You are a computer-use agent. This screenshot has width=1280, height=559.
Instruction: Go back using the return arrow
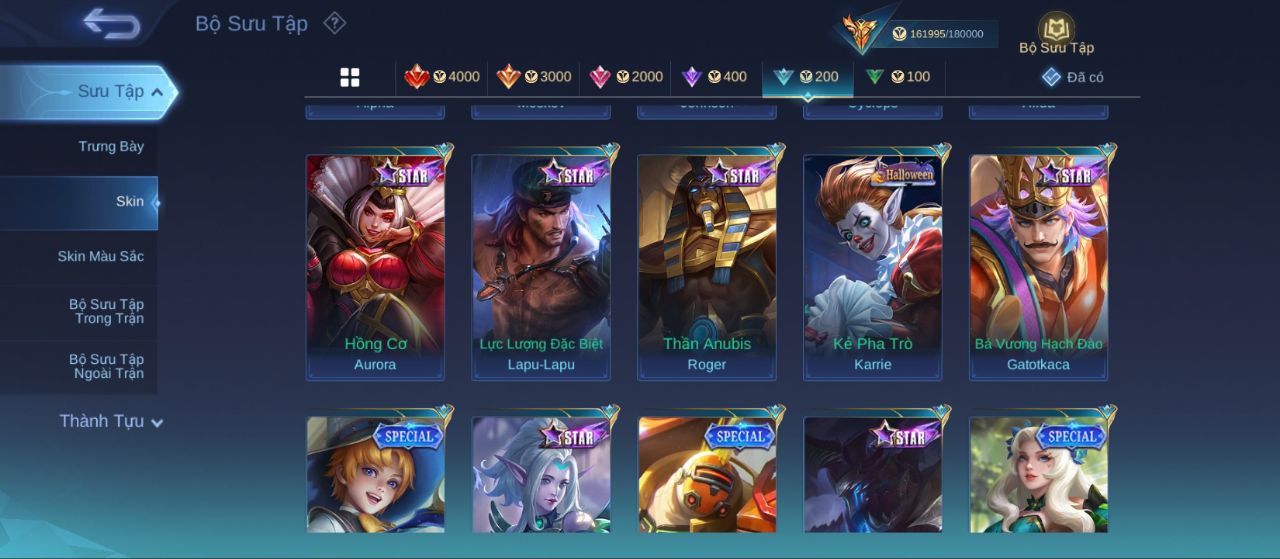[111, 23]
